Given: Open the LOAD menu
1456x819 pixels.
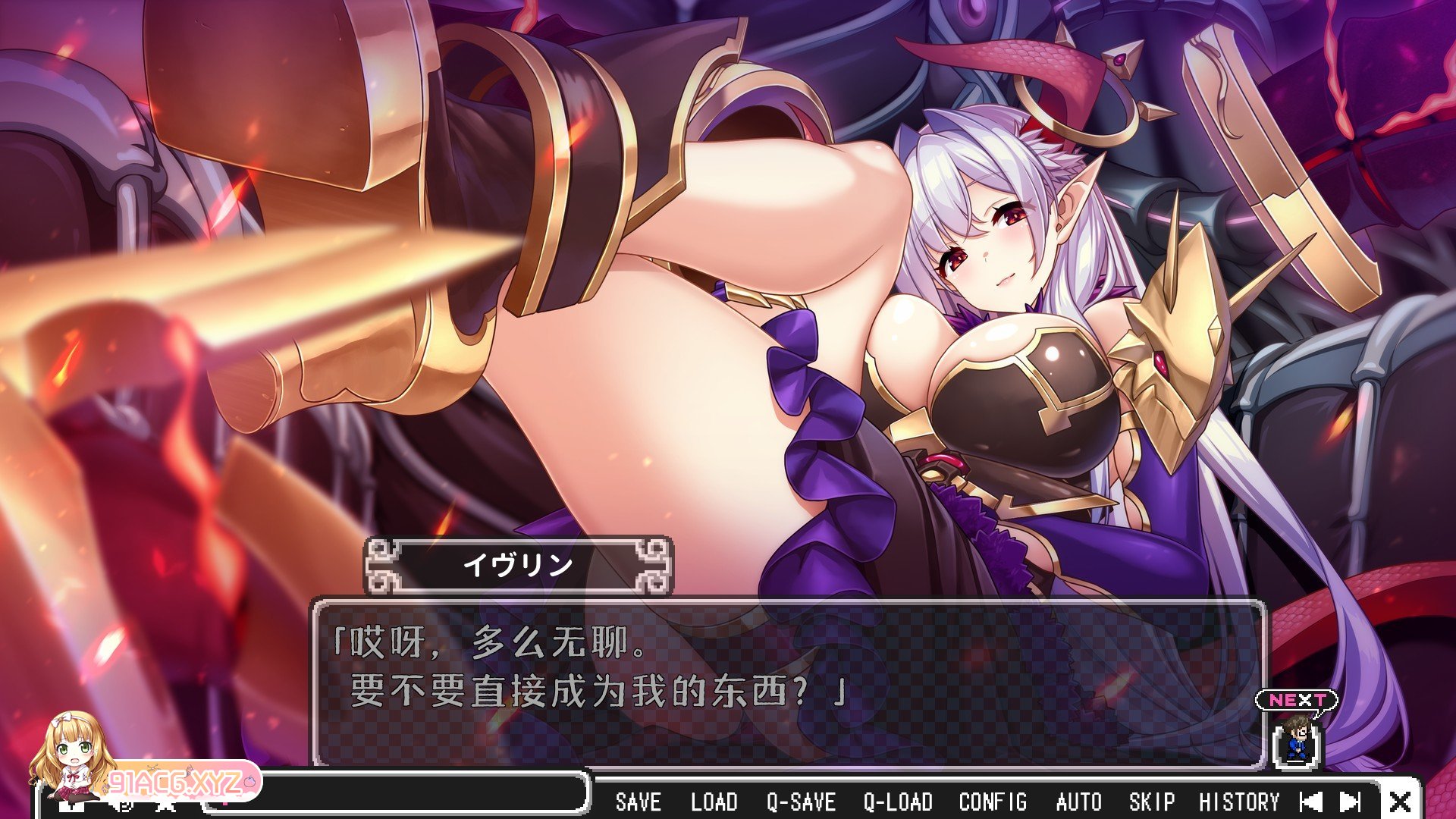Looking at the screenshot, I should coord(714,802).
